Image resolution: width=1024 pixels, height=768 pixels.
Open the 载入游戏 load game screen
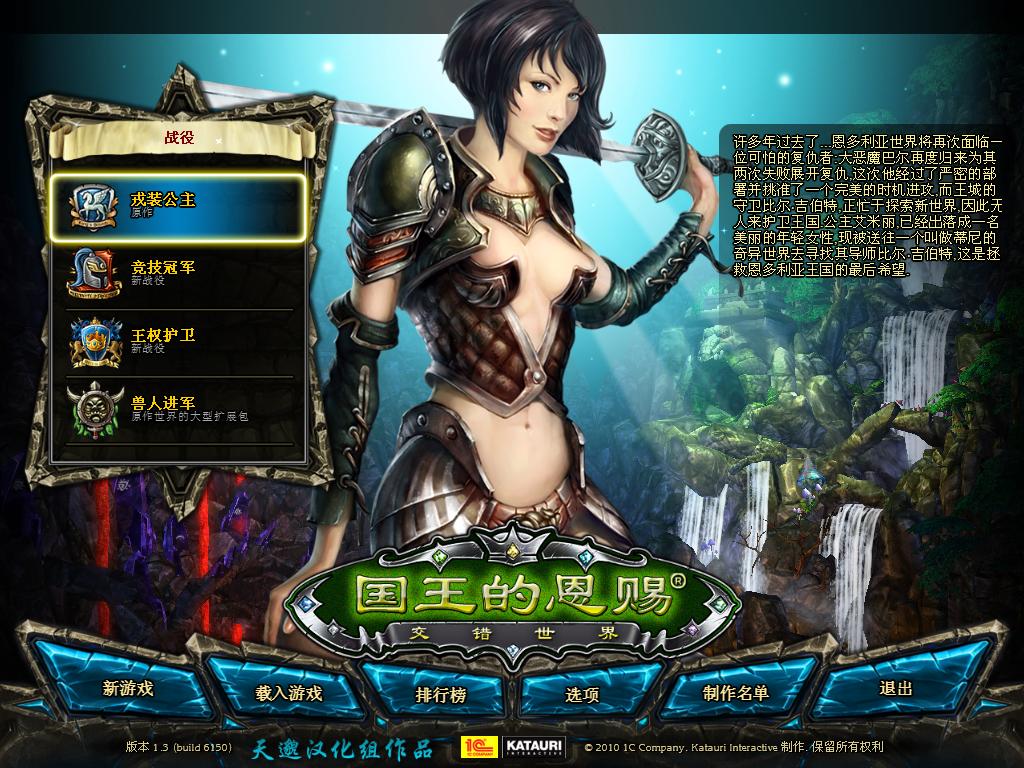point(288,692)
